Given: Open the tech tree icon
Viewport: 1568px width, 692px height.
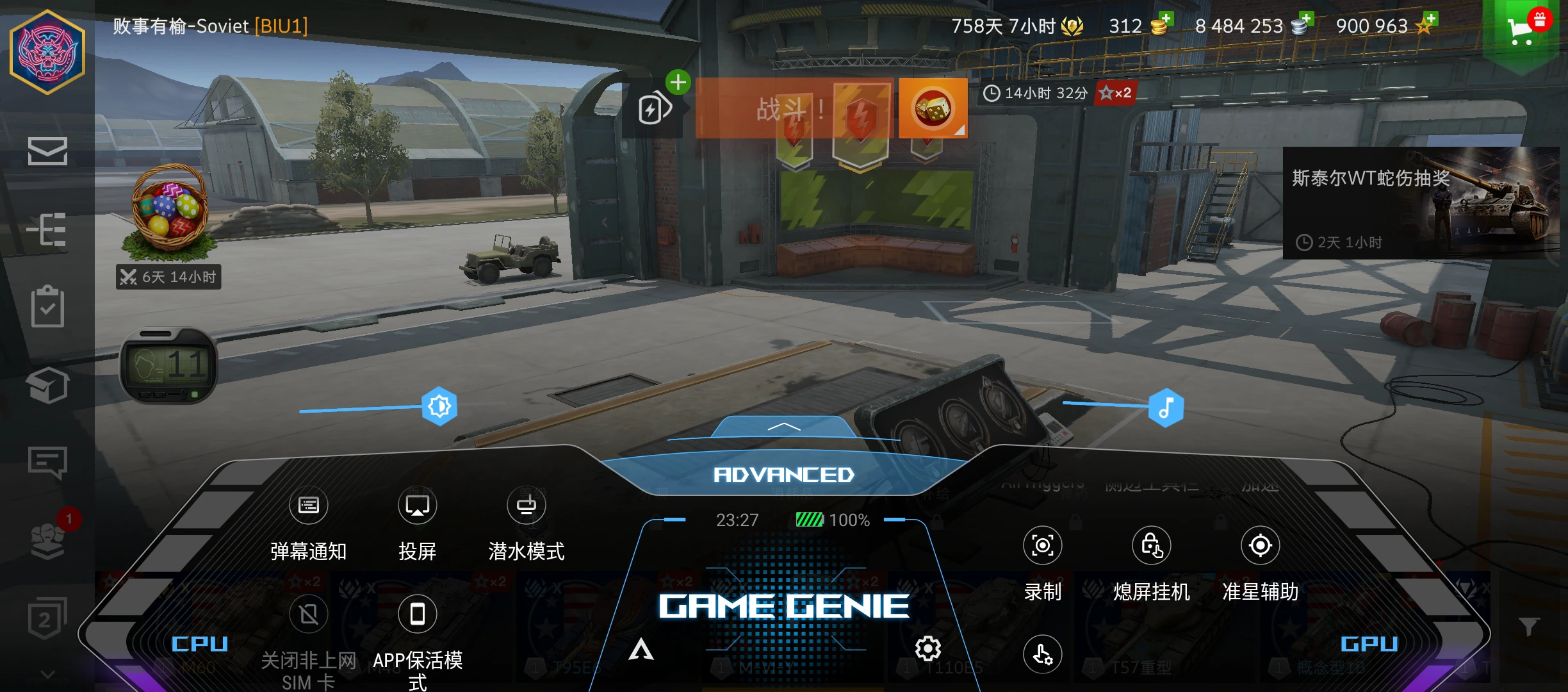Looking at the screenshot, I should 47,229.
